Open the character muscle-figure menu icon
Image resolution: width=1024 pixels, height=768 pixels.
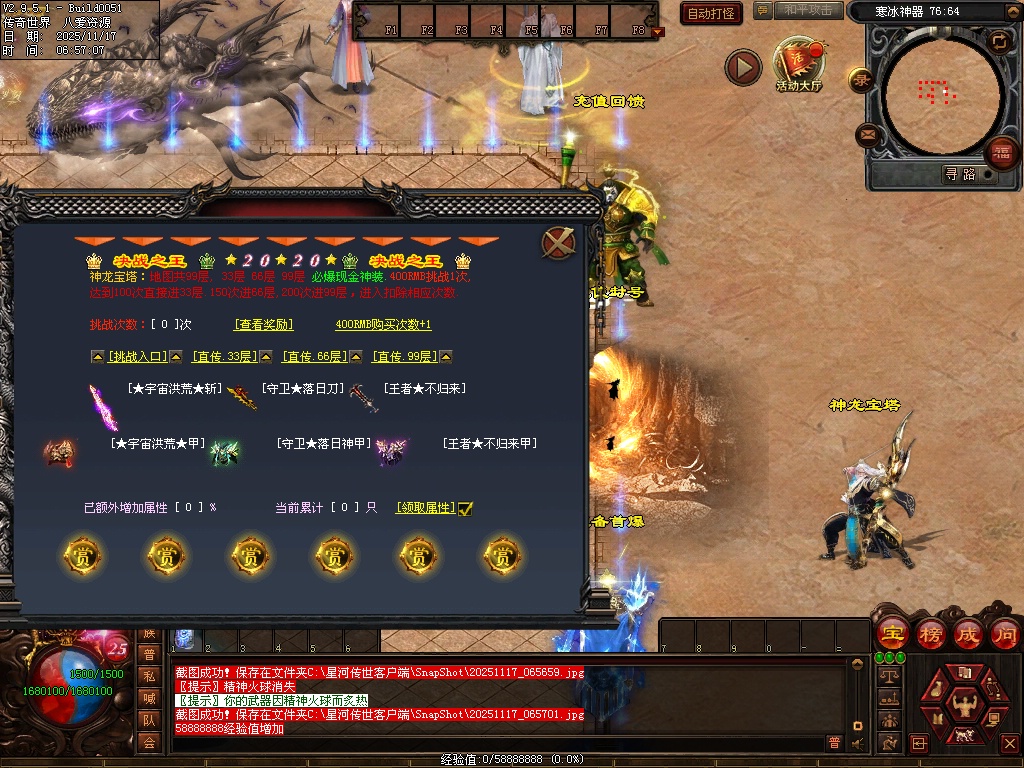click(x=963, y=704)
